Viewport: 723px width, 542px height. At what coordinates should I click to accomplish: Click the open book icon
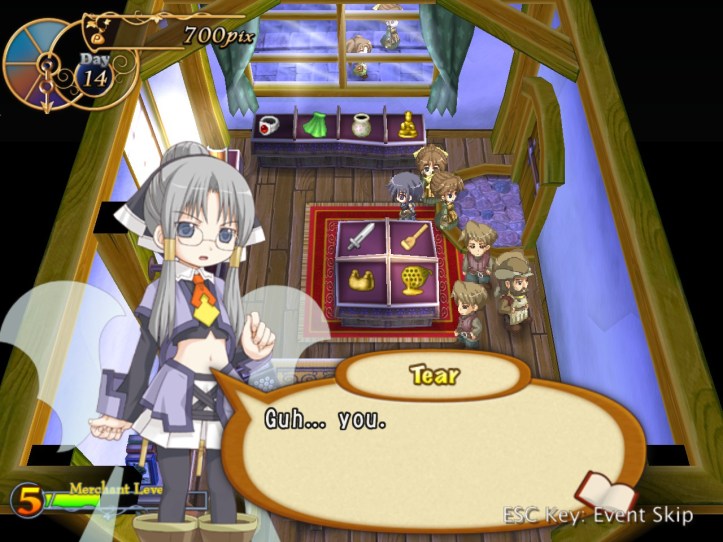pos(604,493)
